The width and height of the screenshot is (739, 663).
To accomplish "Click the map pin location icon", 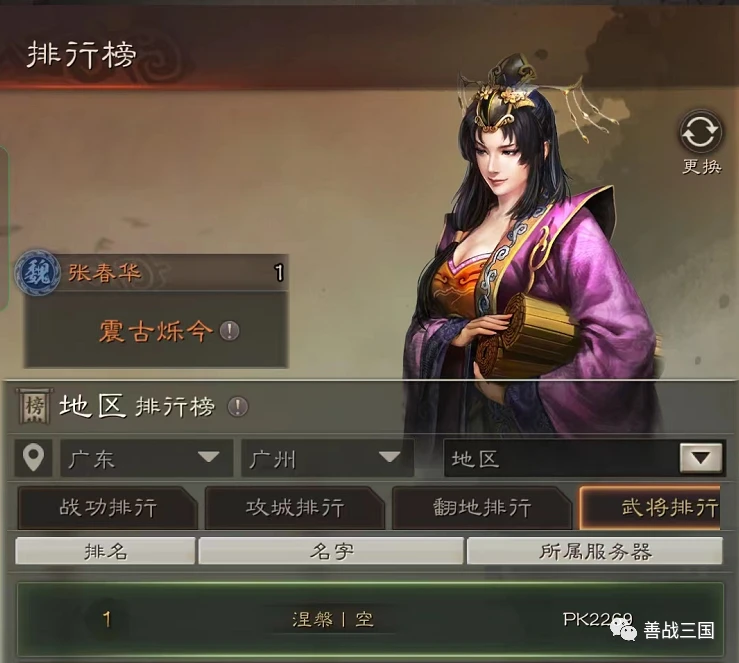I will coord(34,459).
